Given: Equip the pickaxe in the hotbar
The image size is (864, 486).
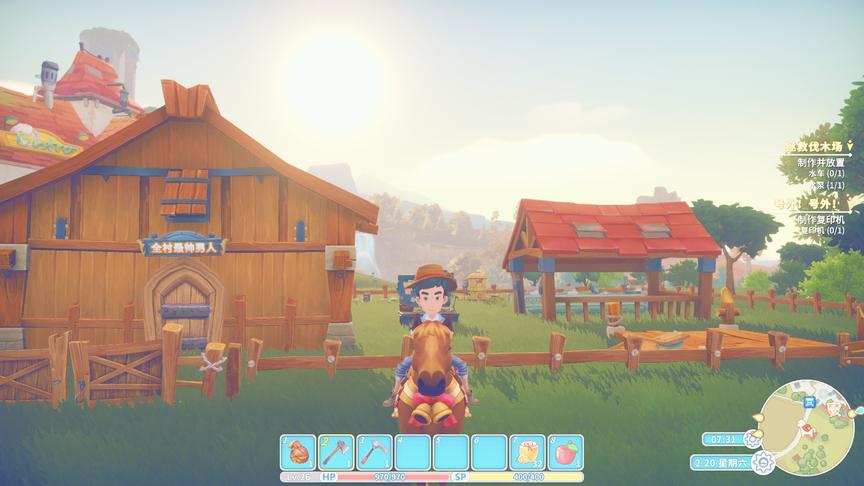Looking at the screenshot, I should click(x=374, y=452).
